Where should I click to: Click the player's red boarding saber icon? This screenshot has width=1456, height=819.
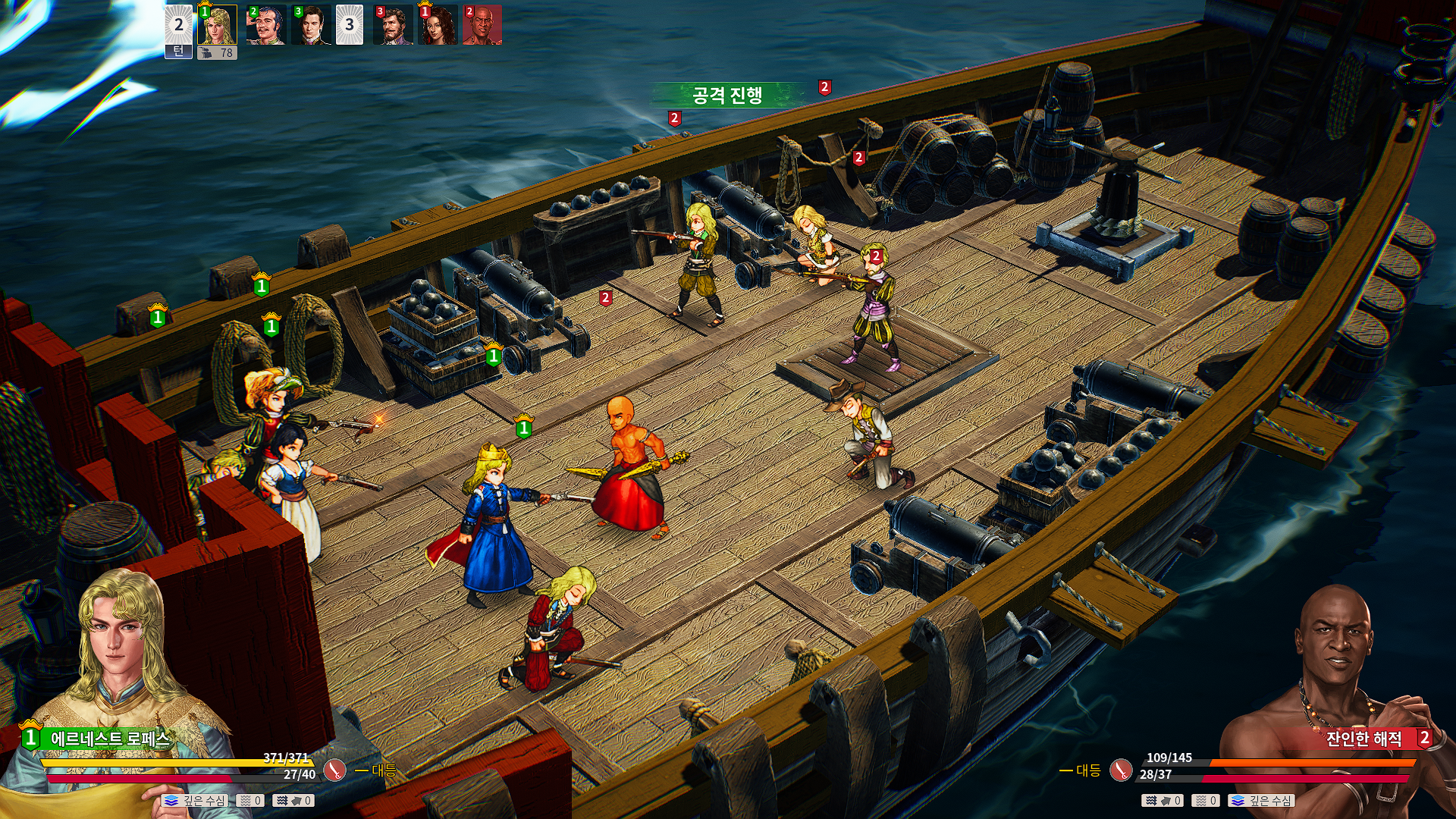click(x=334, y=770)
